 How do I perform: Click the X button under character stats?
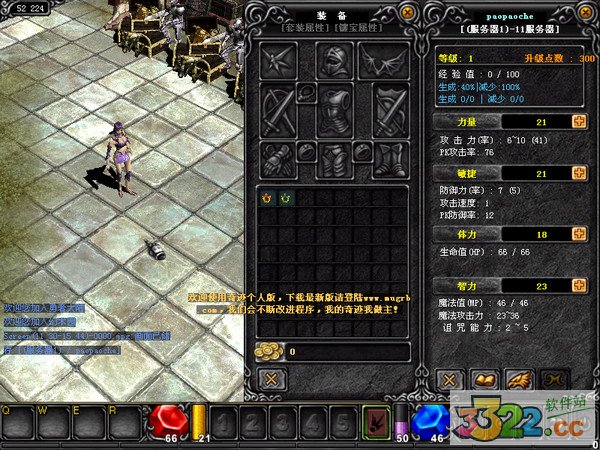pyautogui.click(x=450, y=379)
